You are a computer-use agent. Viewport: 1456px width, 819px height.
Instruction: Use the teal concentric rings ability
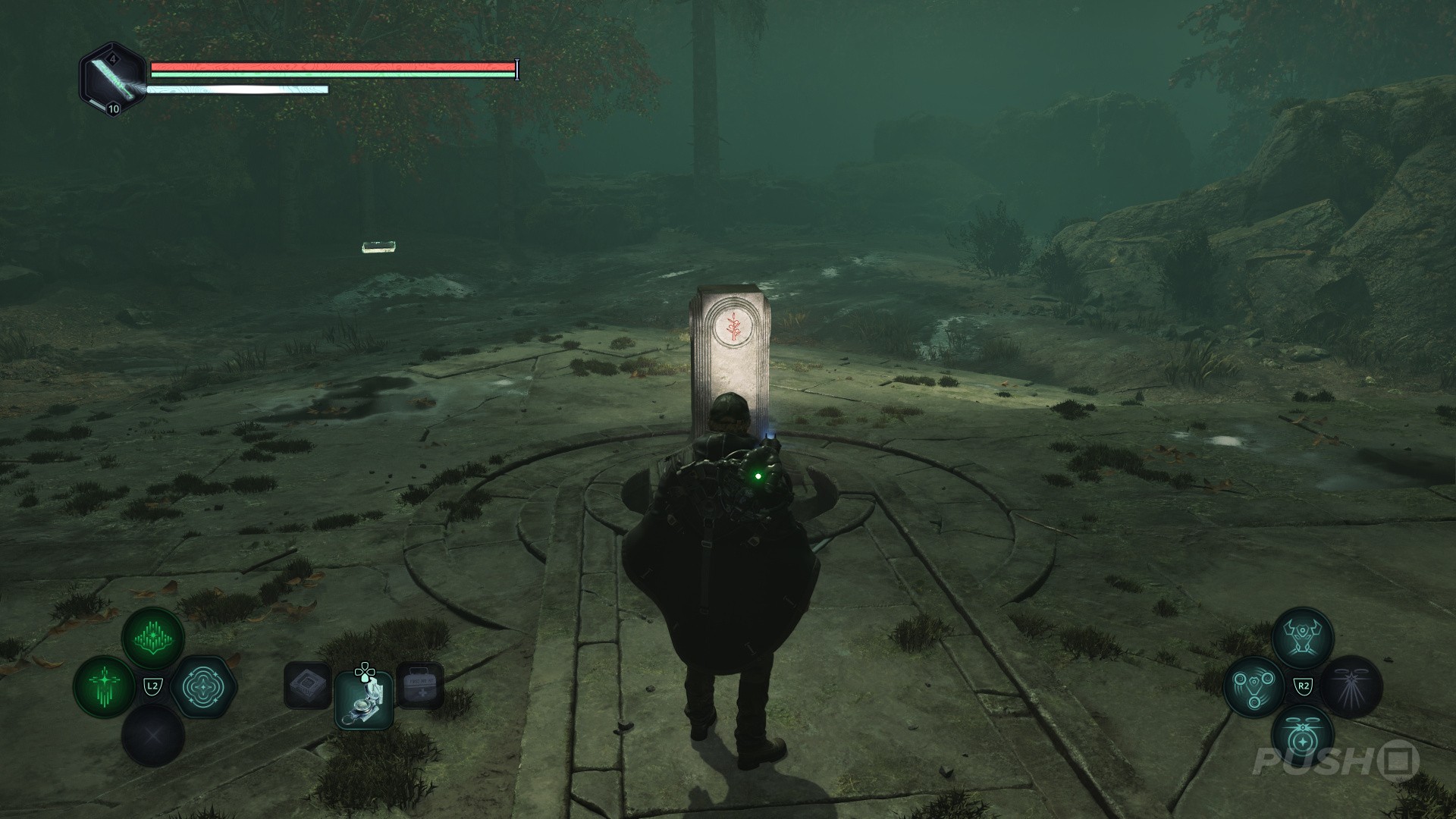202,687
